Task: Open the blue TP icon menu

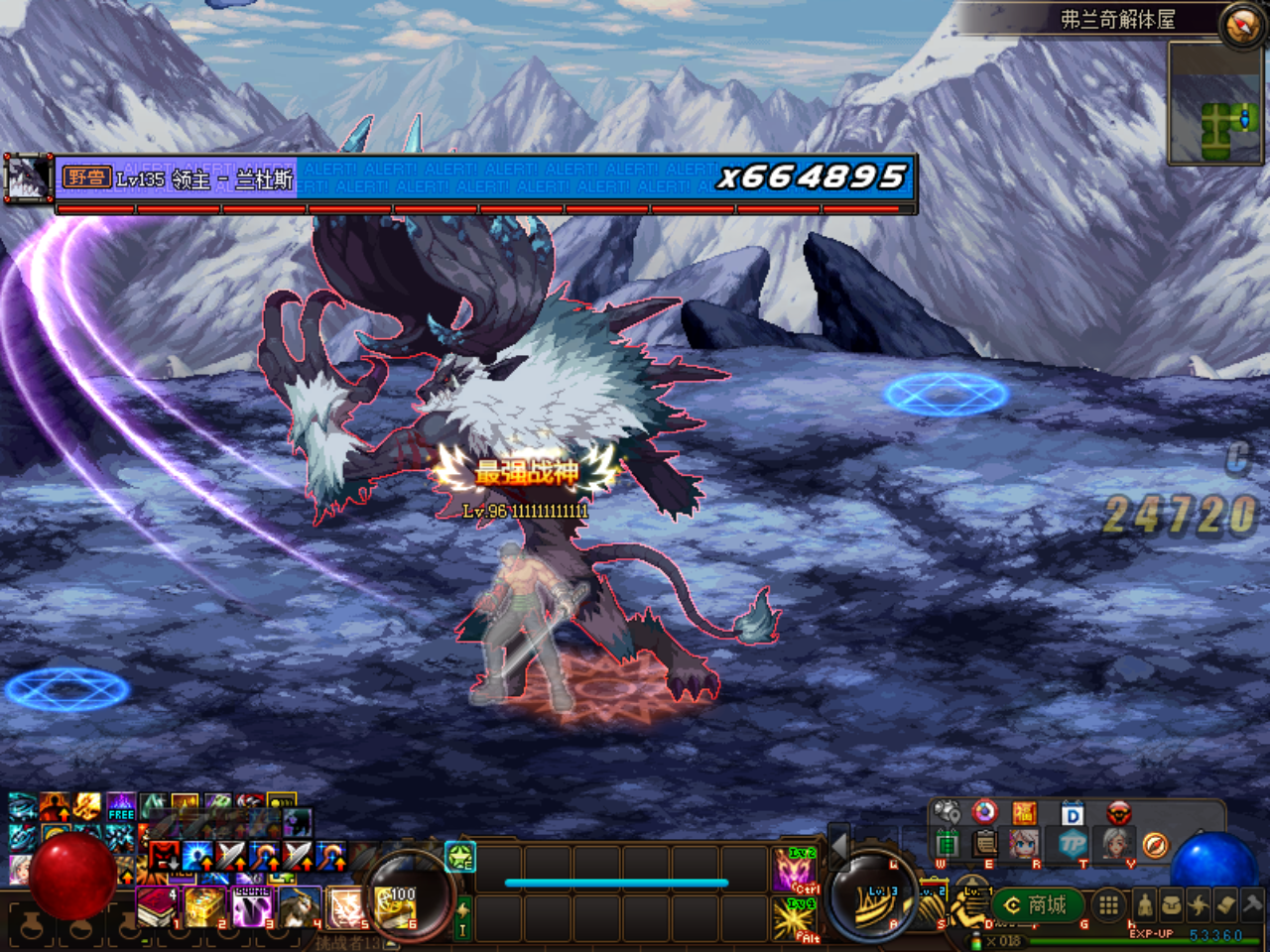Action: (1072, 845)
